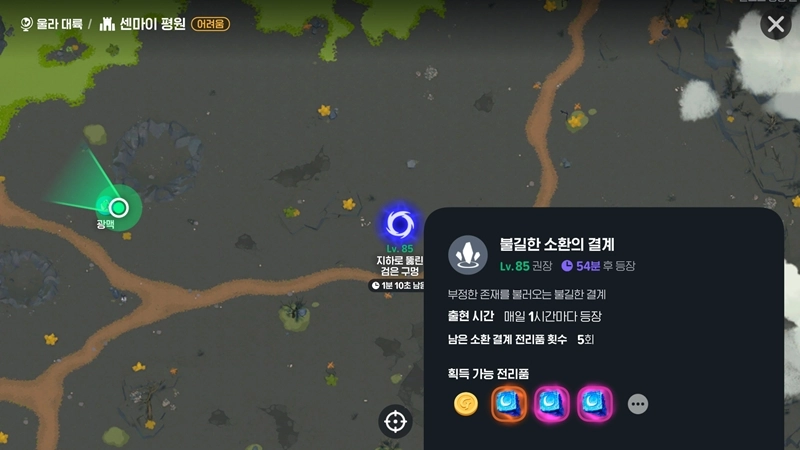
Task: Select the Lv. 85 black hole portal marker
Action: click(400, 224)
